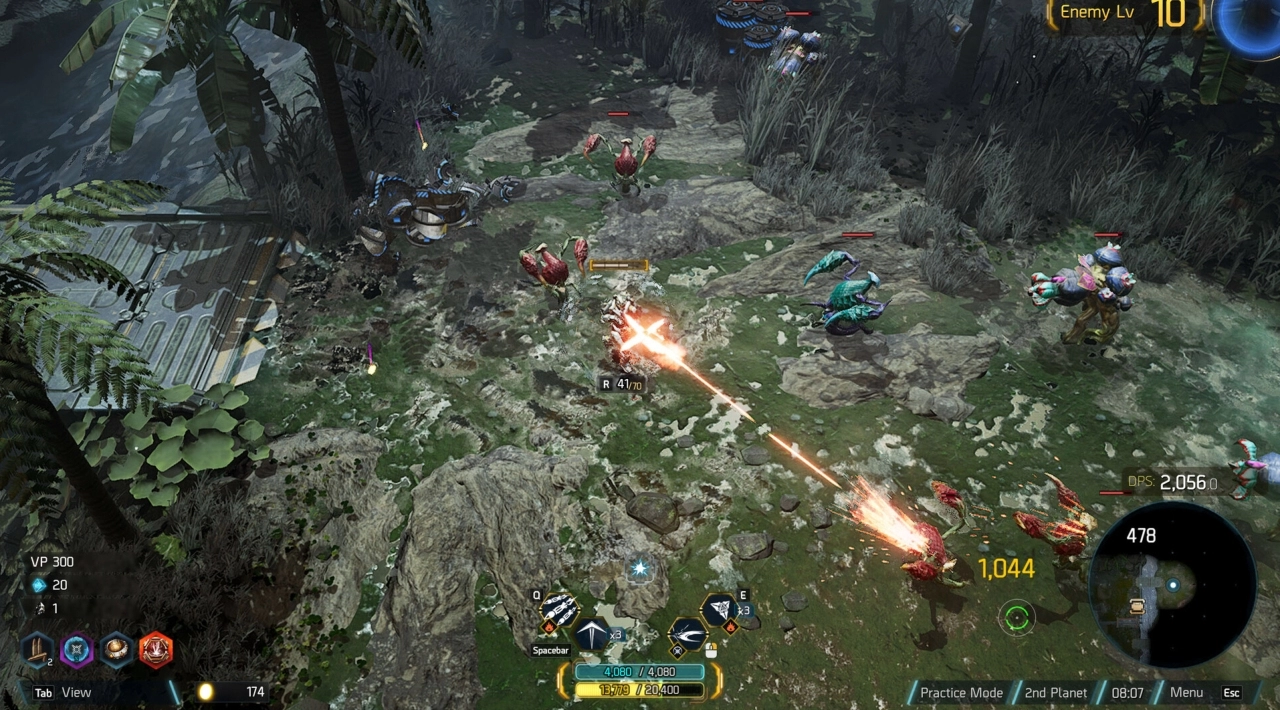Use the Spacebar dash arrow ability
Viewport: 1280px width, 710px height.
point(590,634)
